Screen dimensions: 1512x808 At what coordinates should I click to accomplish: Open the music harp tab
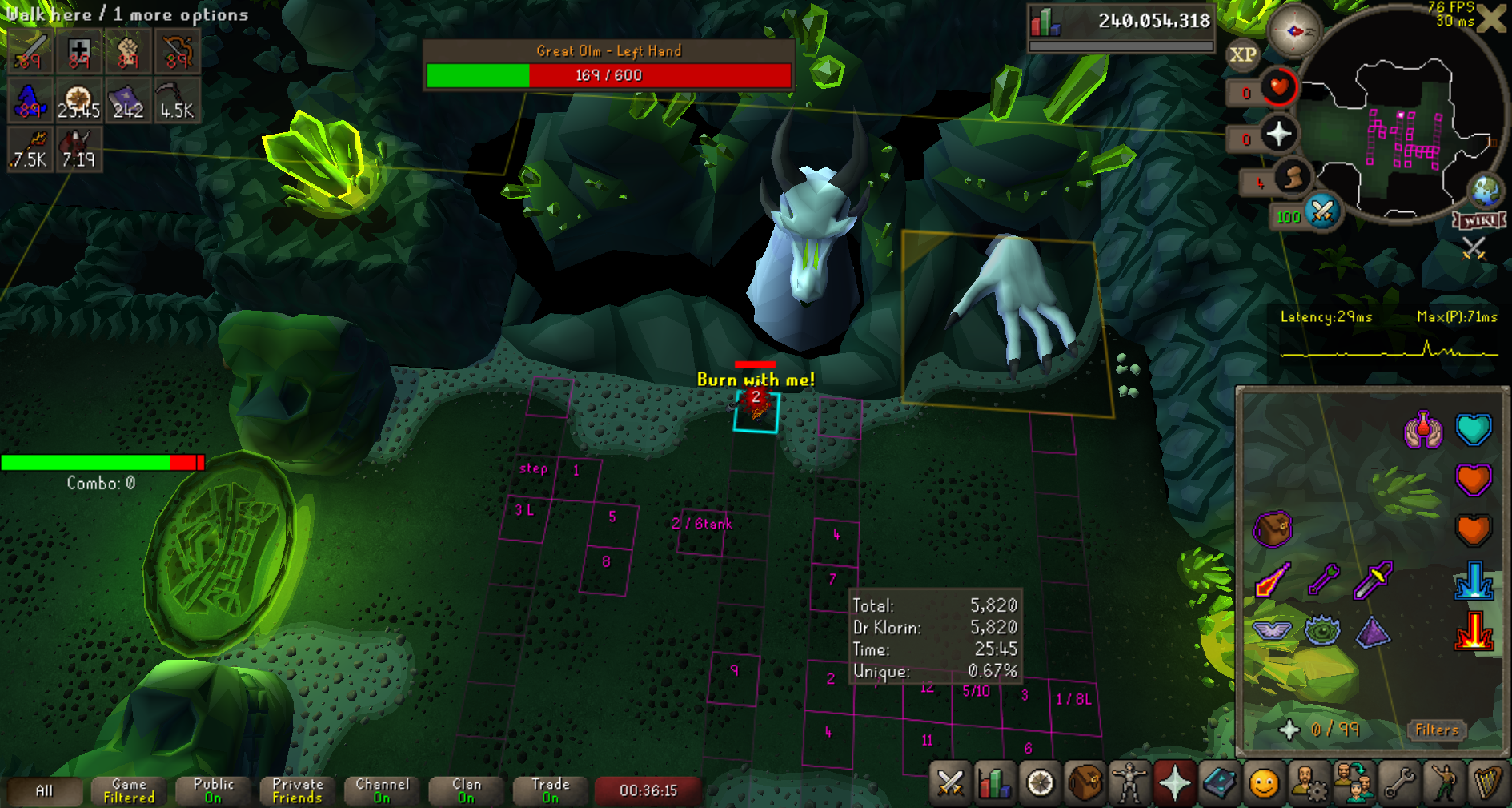click(x=1486, y=783)
